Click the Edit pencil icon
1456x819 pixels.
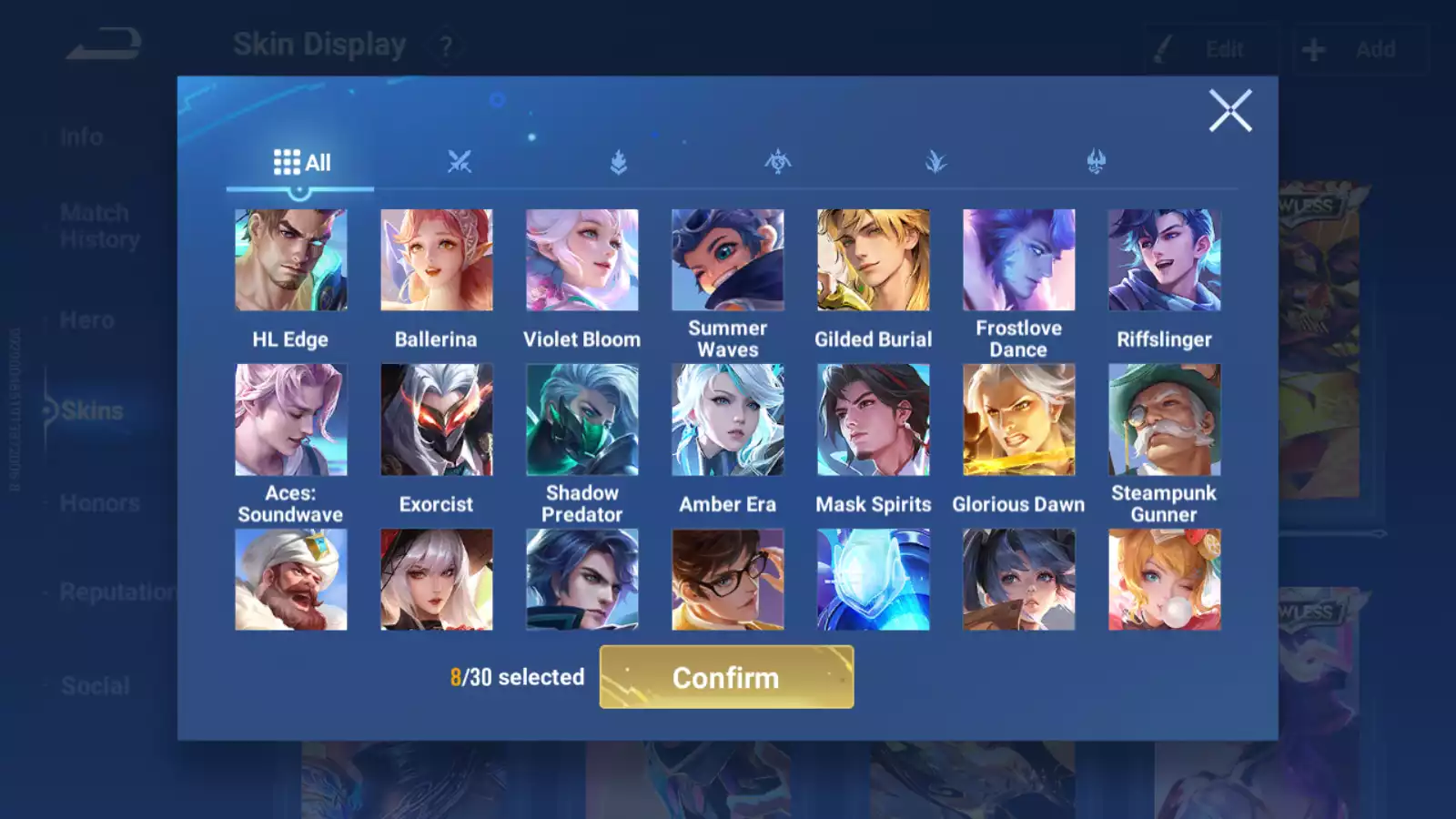pyautogui.click(x=1160, y=48)
